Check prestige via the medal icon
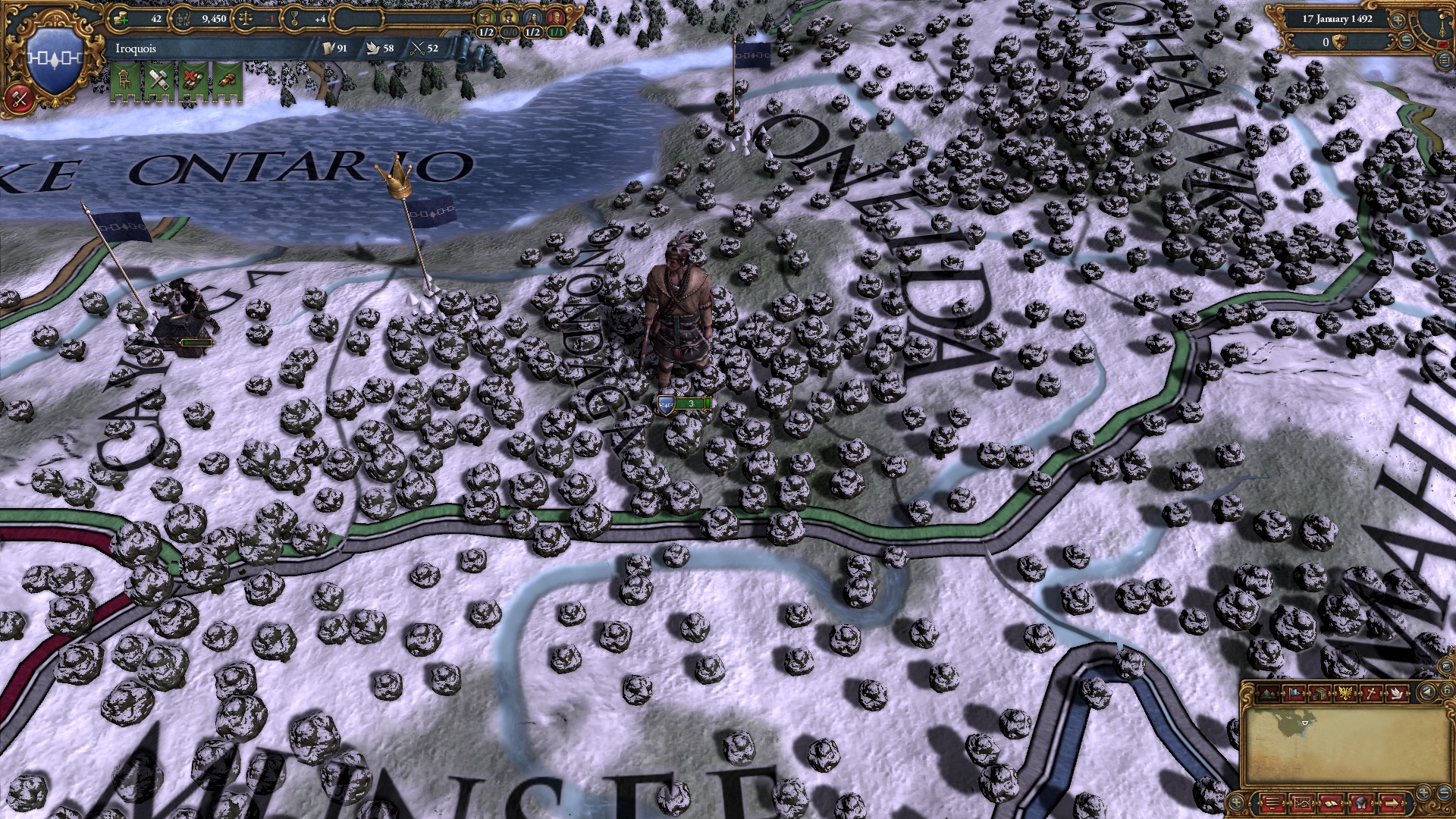 coord(296,19)
